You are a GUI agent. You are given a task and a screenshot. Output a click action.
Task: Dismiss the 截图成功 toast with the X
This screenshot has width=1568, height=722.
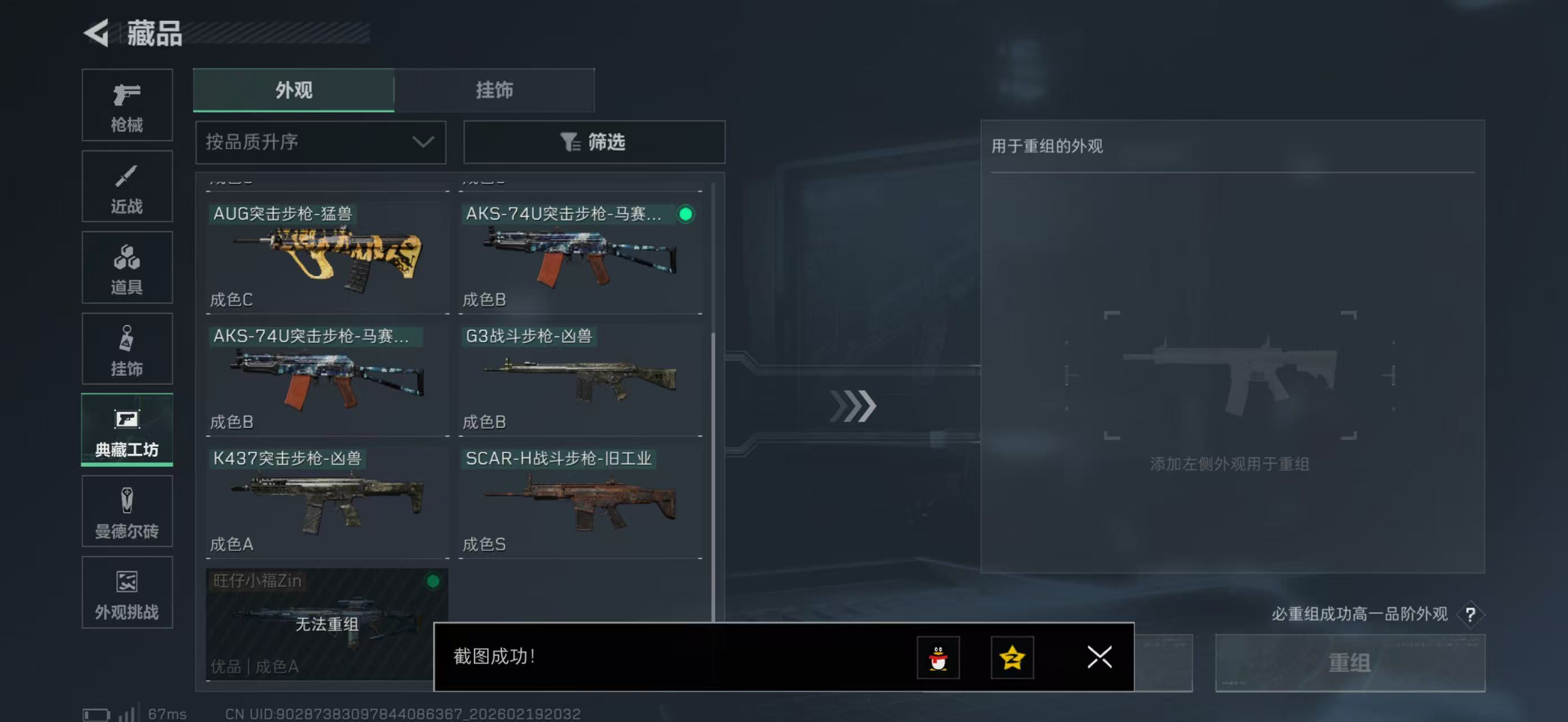click(1099, 658)
